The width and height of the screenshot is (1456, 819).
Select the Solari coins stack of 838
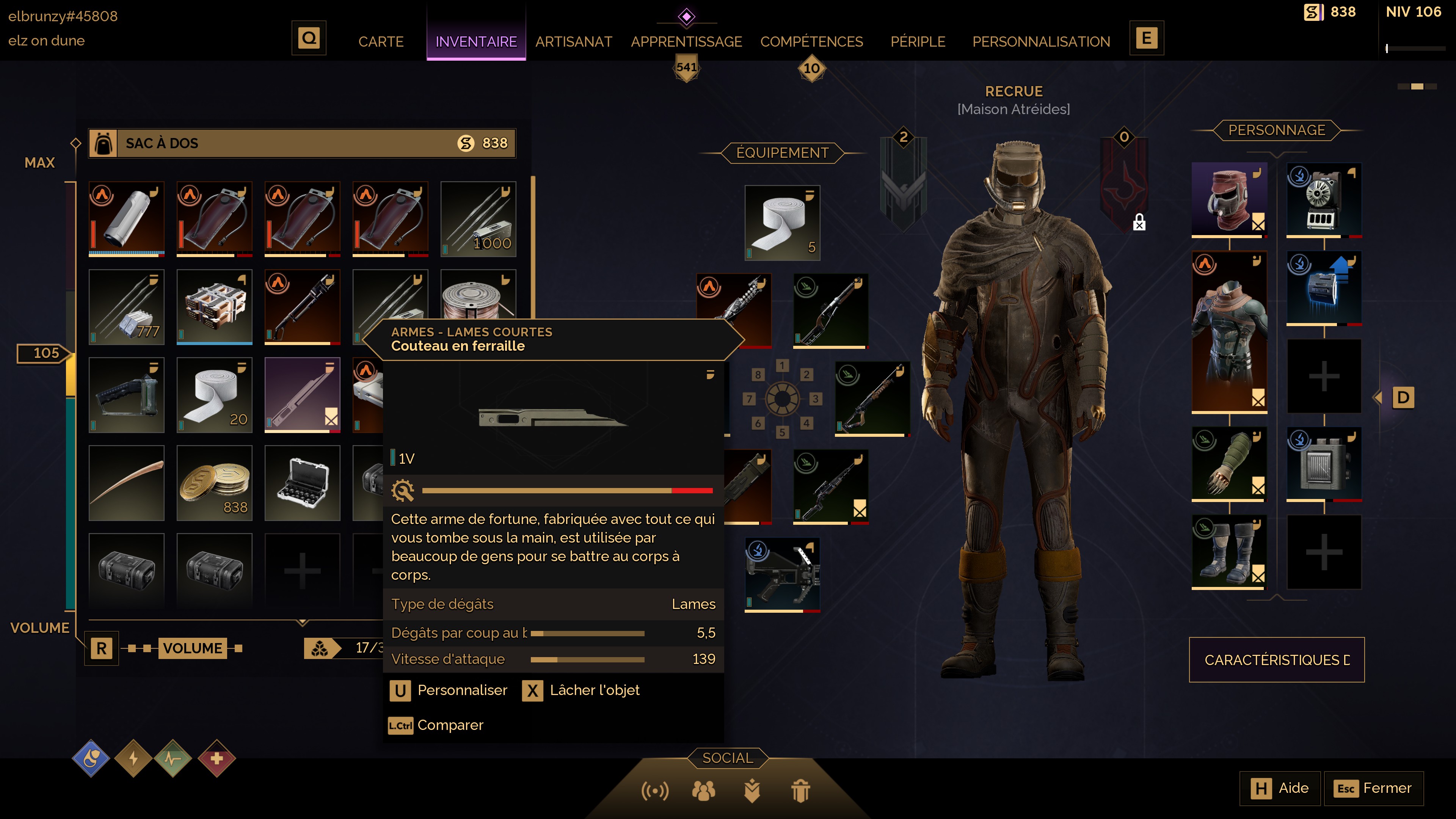(x=214, y=483)
